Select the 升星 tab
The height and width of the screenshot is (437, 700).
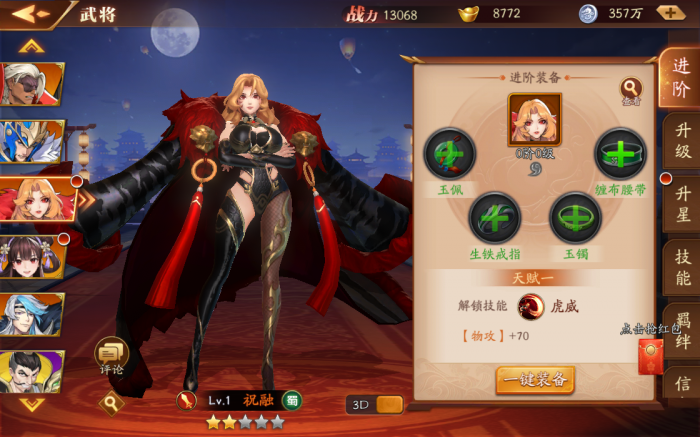[x=683, y=203]
